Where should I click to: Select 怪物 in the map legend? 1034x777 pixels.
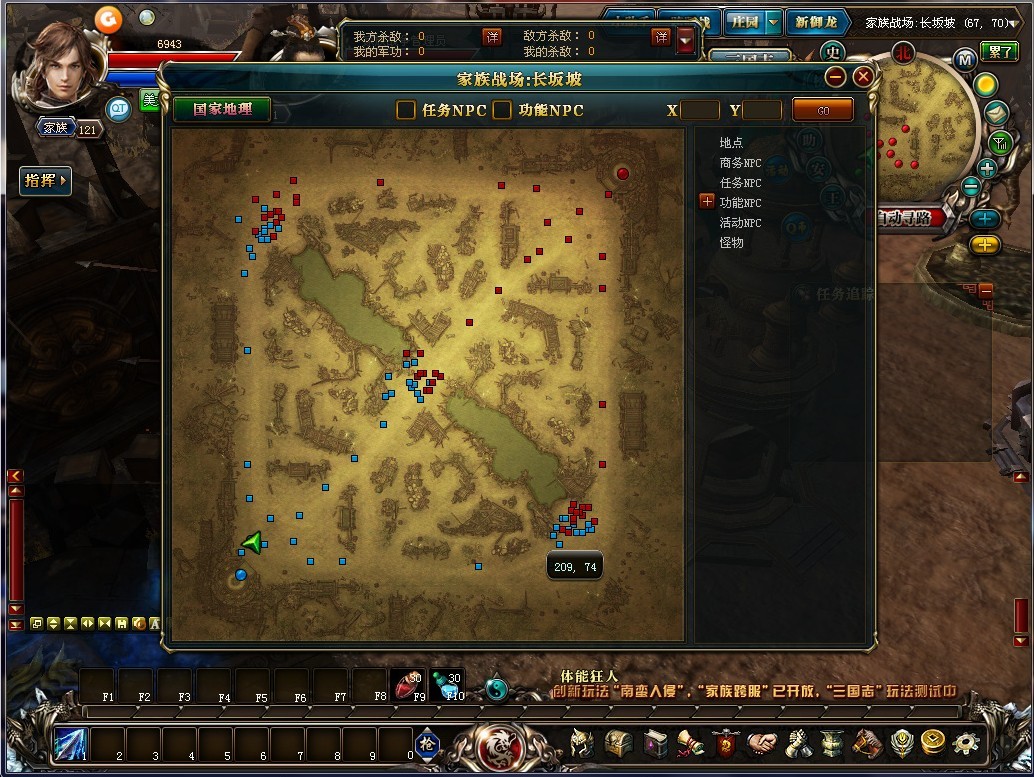[731, 242]
